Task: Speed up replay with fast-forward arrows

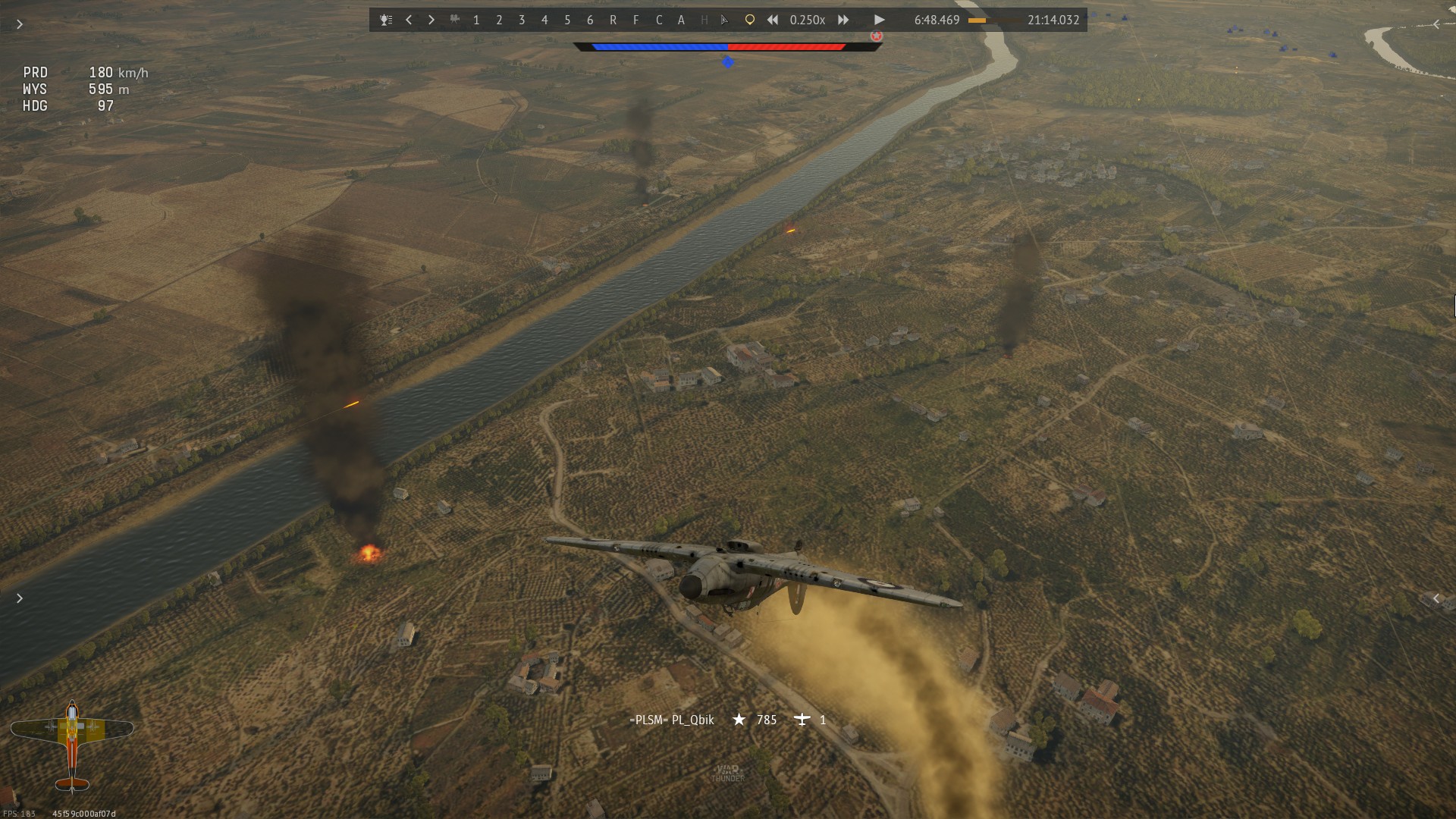Action: pos(843,20)
